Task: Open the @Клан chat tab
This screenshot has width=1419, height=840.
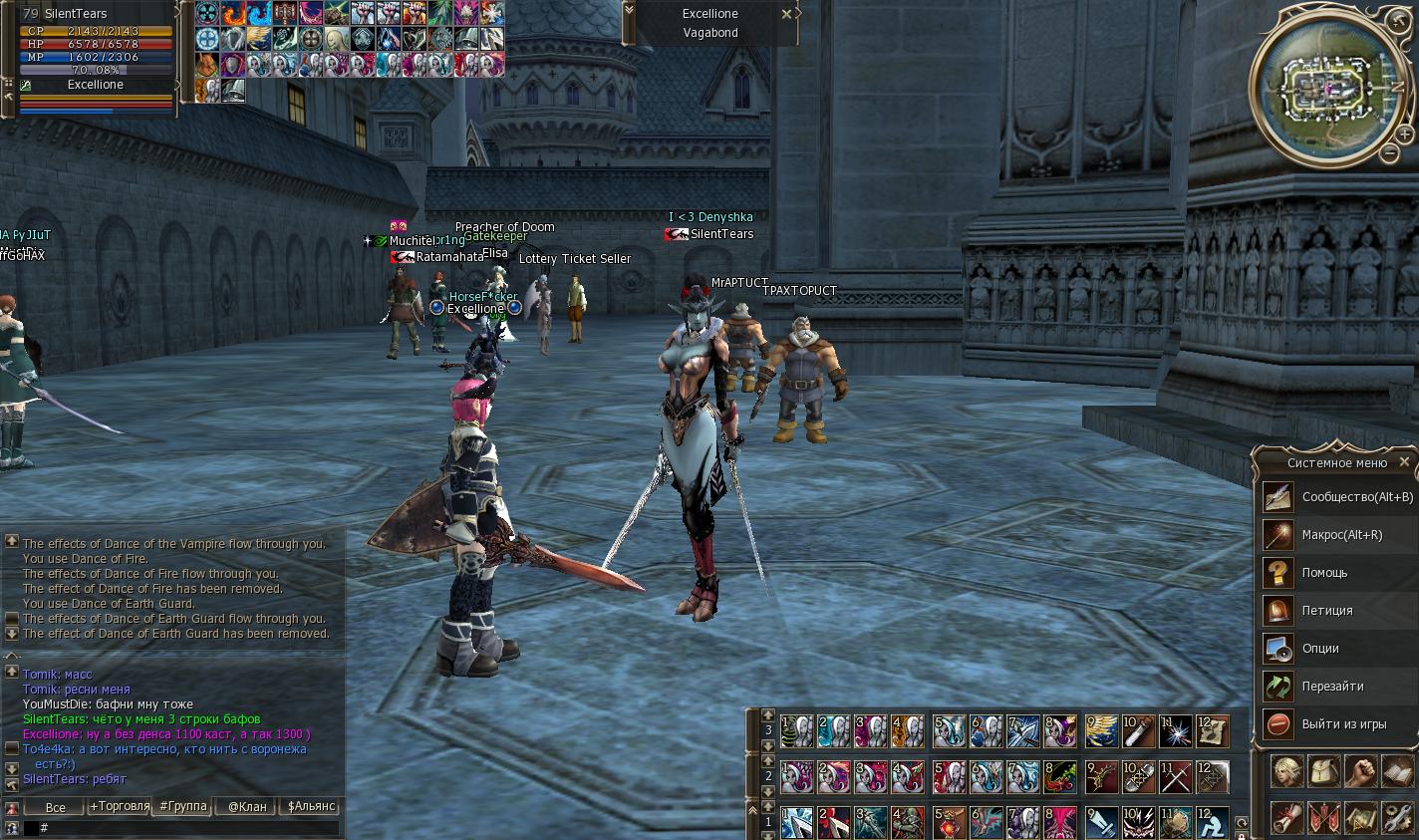Action: [247, 807]
